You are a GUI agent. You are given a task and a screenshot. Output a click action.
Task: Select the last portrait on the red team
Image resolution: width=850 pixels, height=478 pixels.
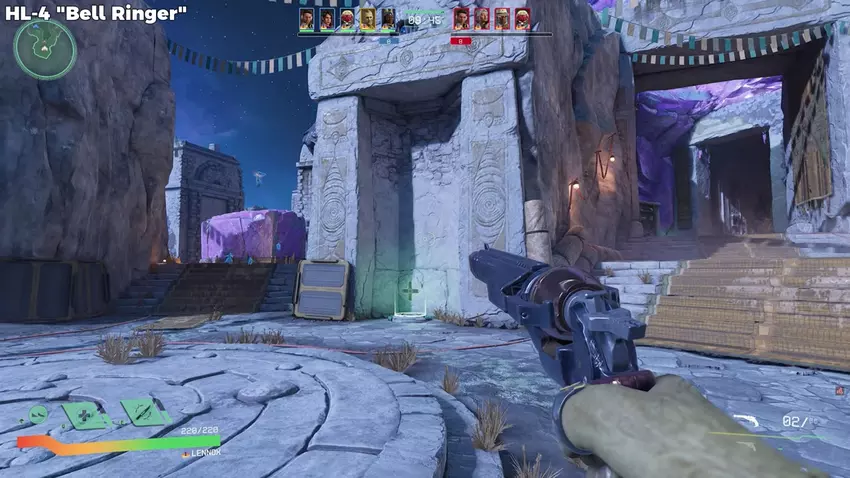pos(522,18)
